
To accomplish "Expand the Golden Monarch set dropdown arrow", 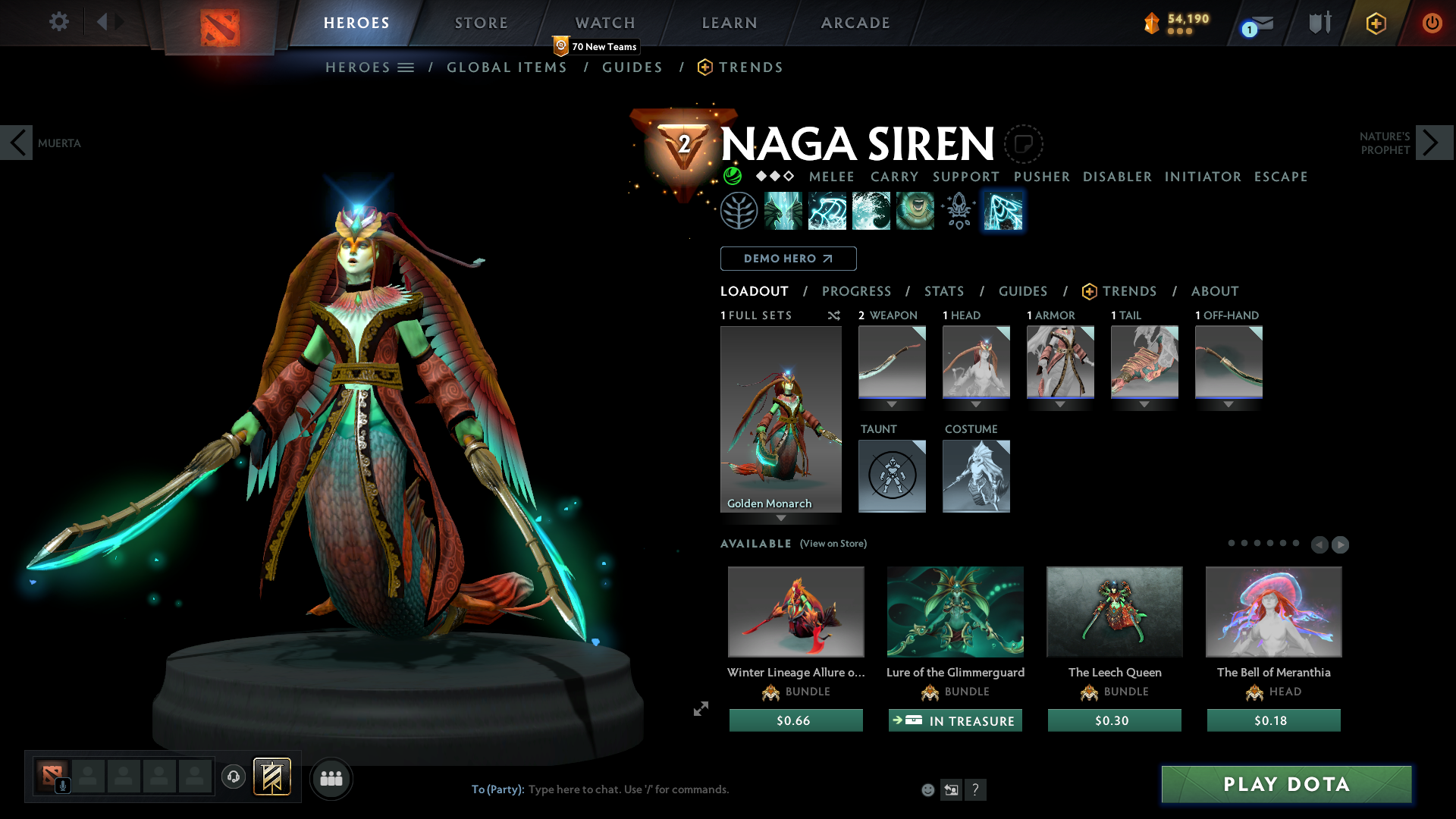I will pos(781,519).
